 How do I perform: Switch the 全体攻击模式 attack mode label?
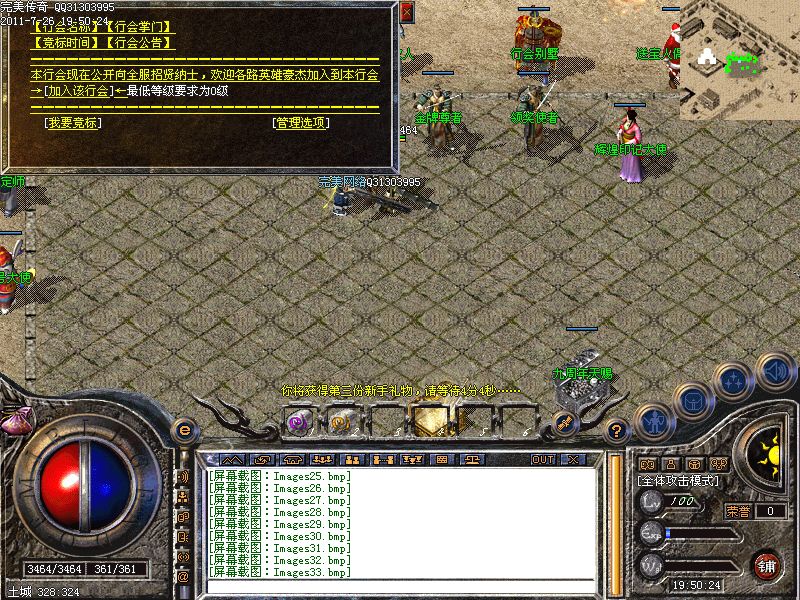(679, 481)
